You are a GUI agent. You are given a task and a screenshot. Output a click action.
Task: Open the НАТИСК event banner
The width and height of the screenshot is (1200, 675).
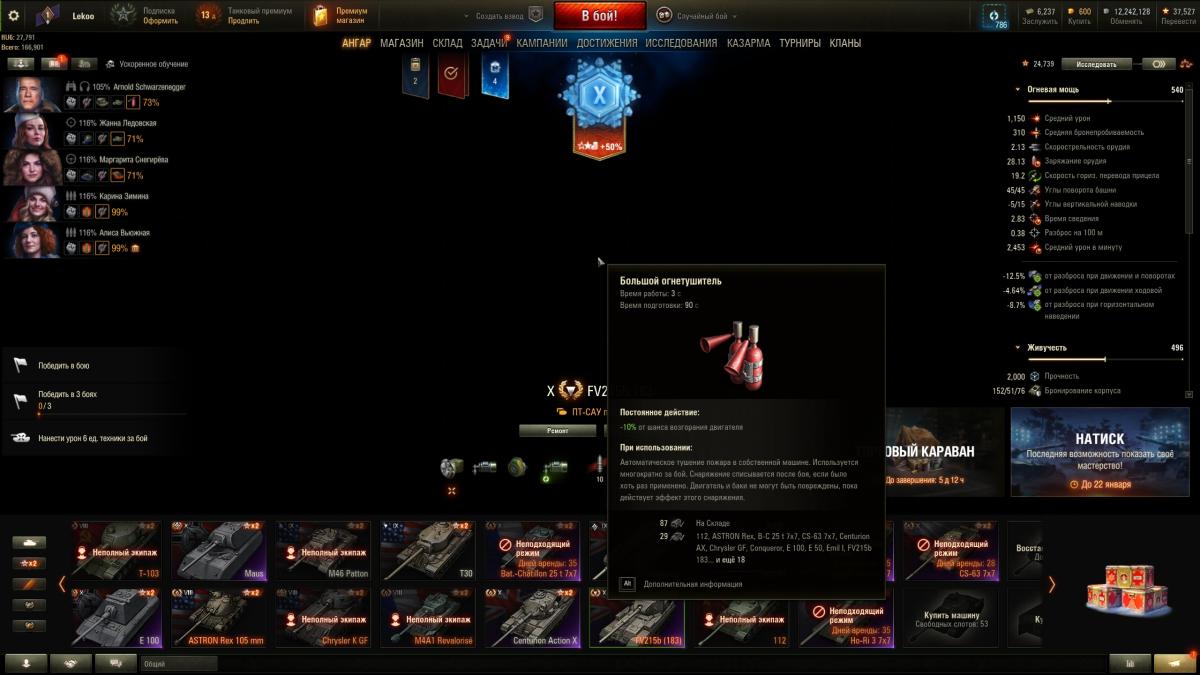point(1099,453)
